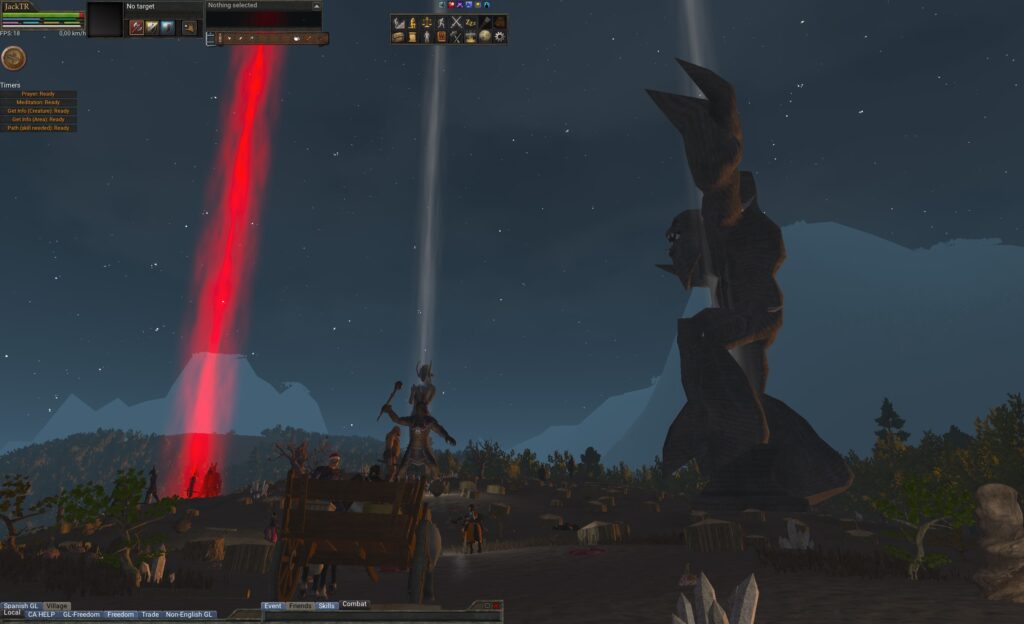Open the Friends tab
The width and height of the screenshot is (1024, 624).
click(x=300, y=606)
